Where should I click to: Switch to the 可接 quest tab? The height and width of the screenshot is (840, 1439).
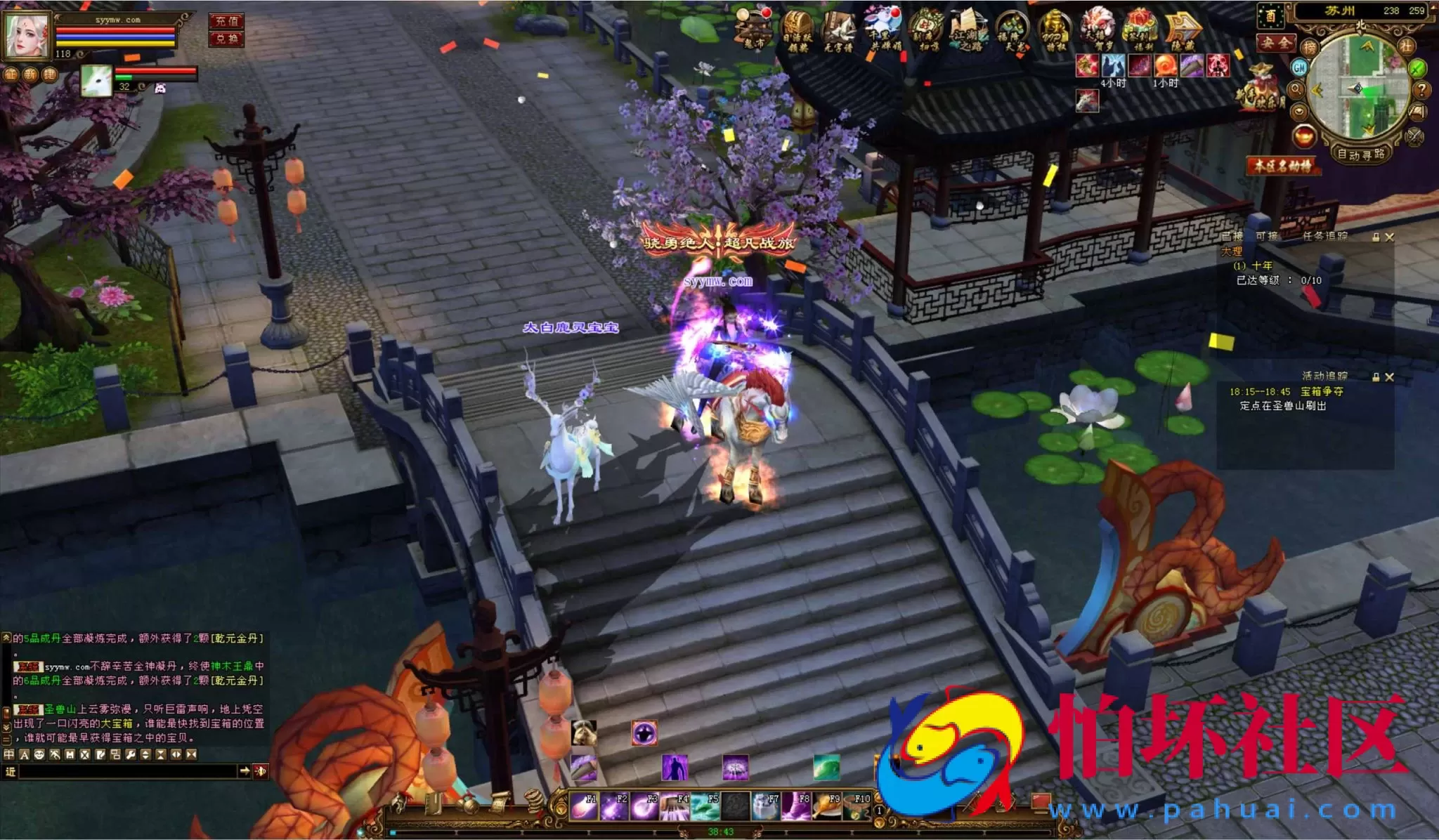1267,236
